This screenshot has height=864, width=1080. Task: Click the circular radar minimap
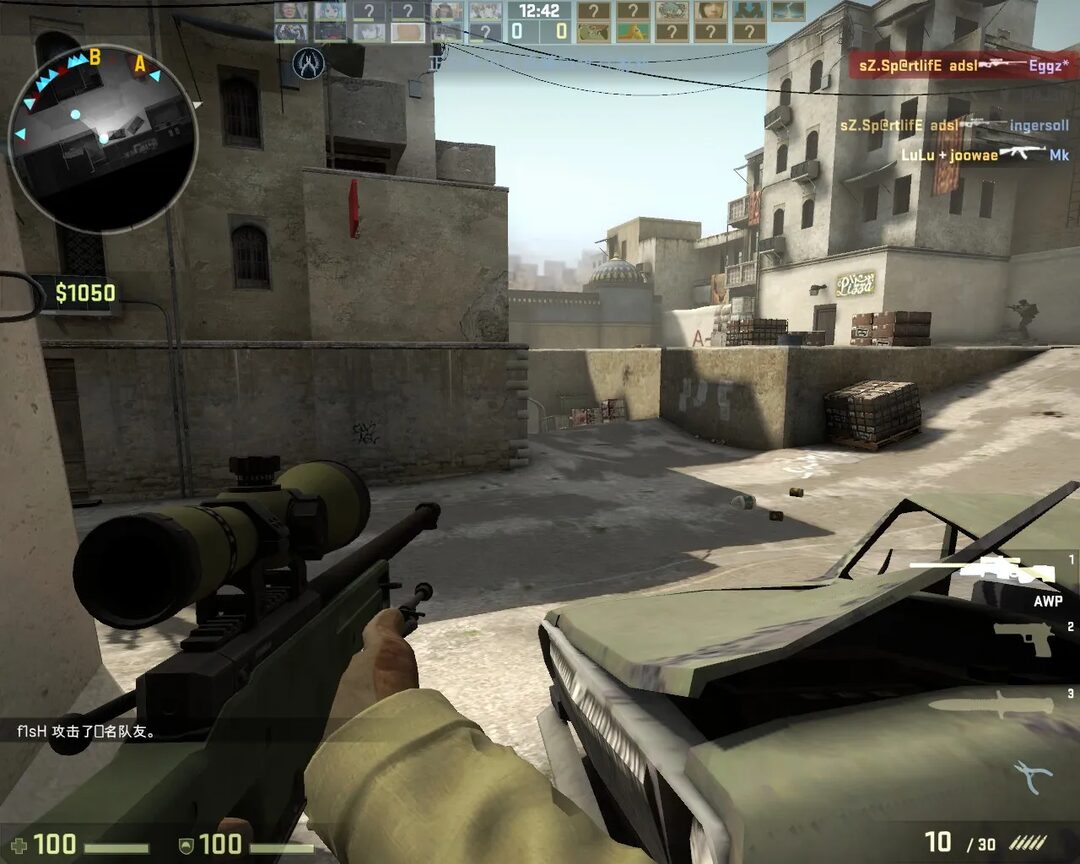tap(102, 138)
